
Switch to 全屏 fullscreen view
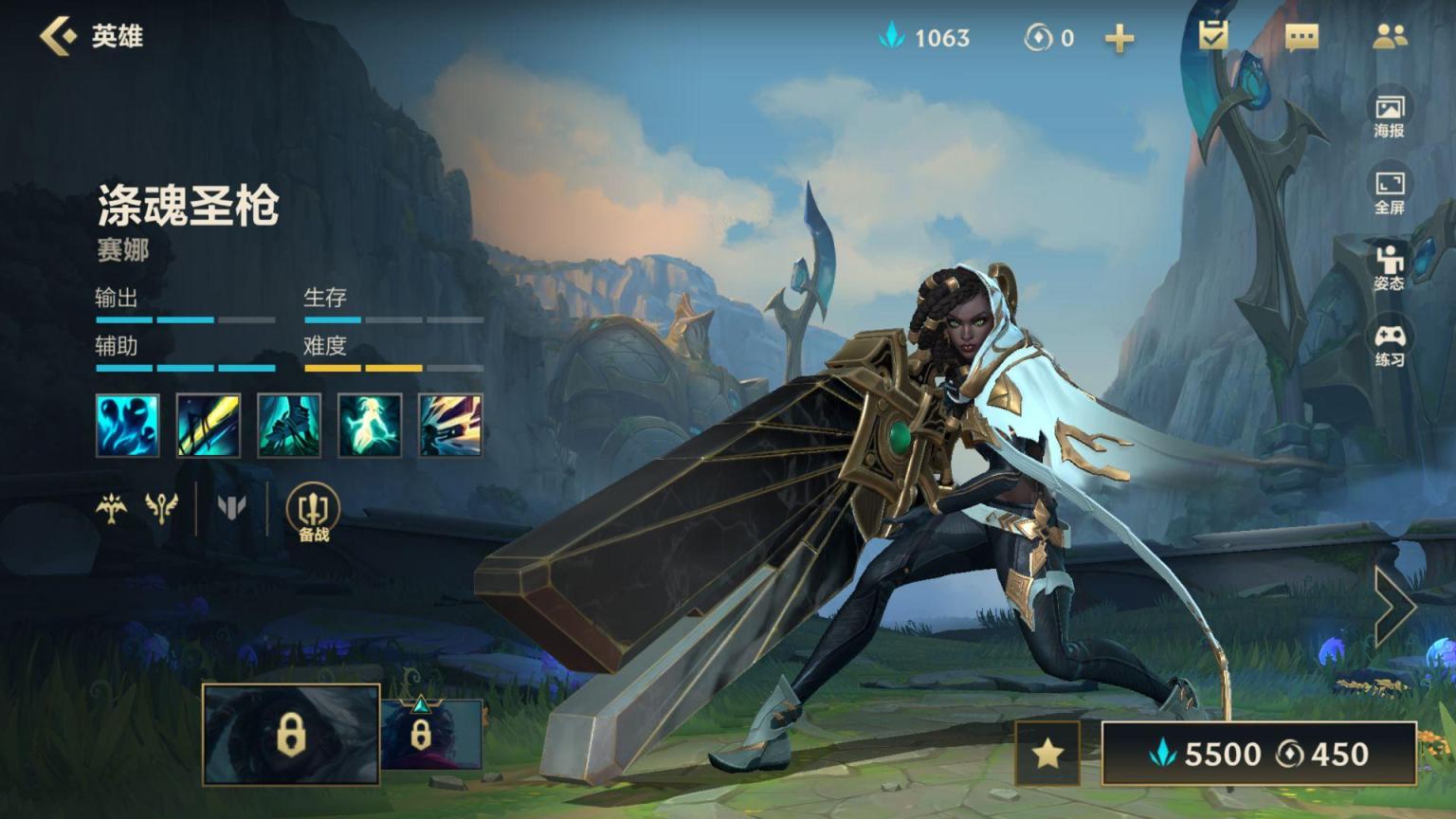point(1389,192)
